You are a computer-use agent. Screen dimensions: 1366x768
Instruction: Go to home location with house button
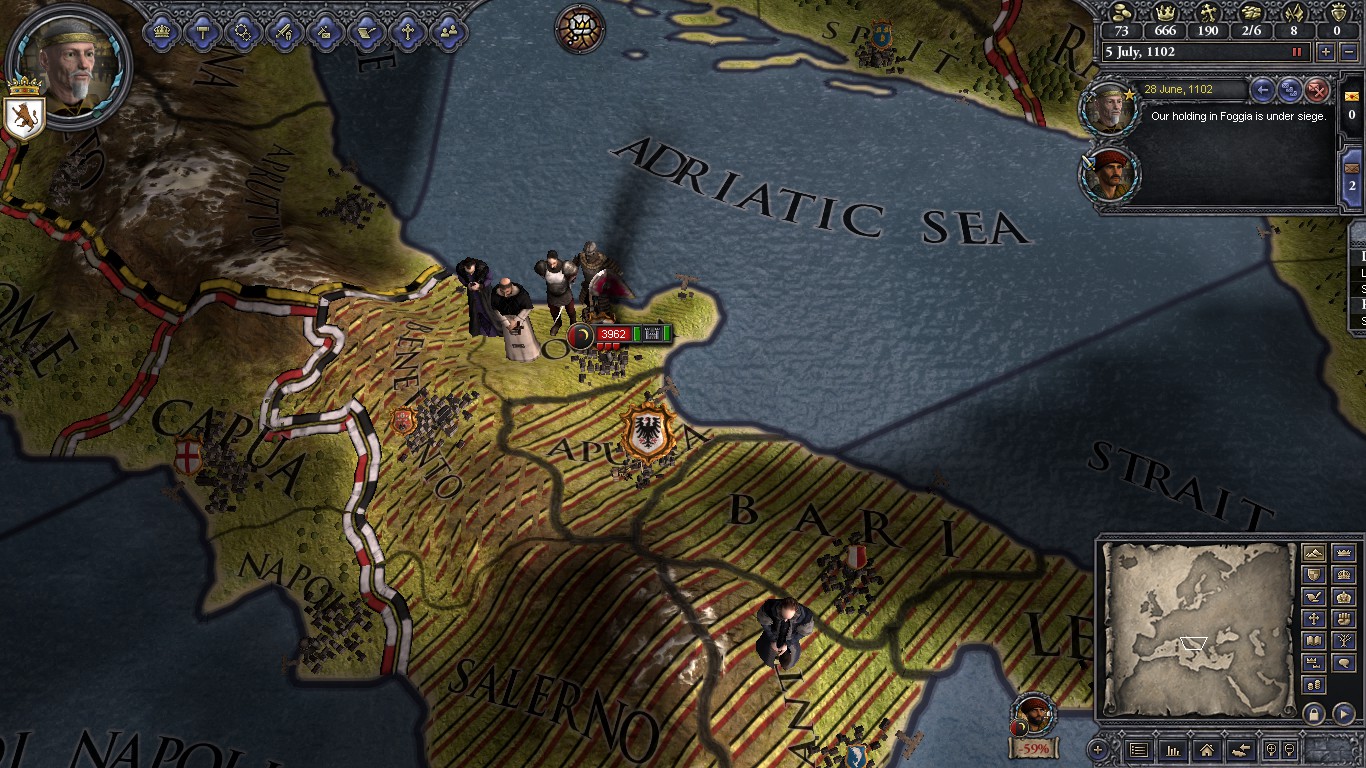click(x=1206, y=749)
